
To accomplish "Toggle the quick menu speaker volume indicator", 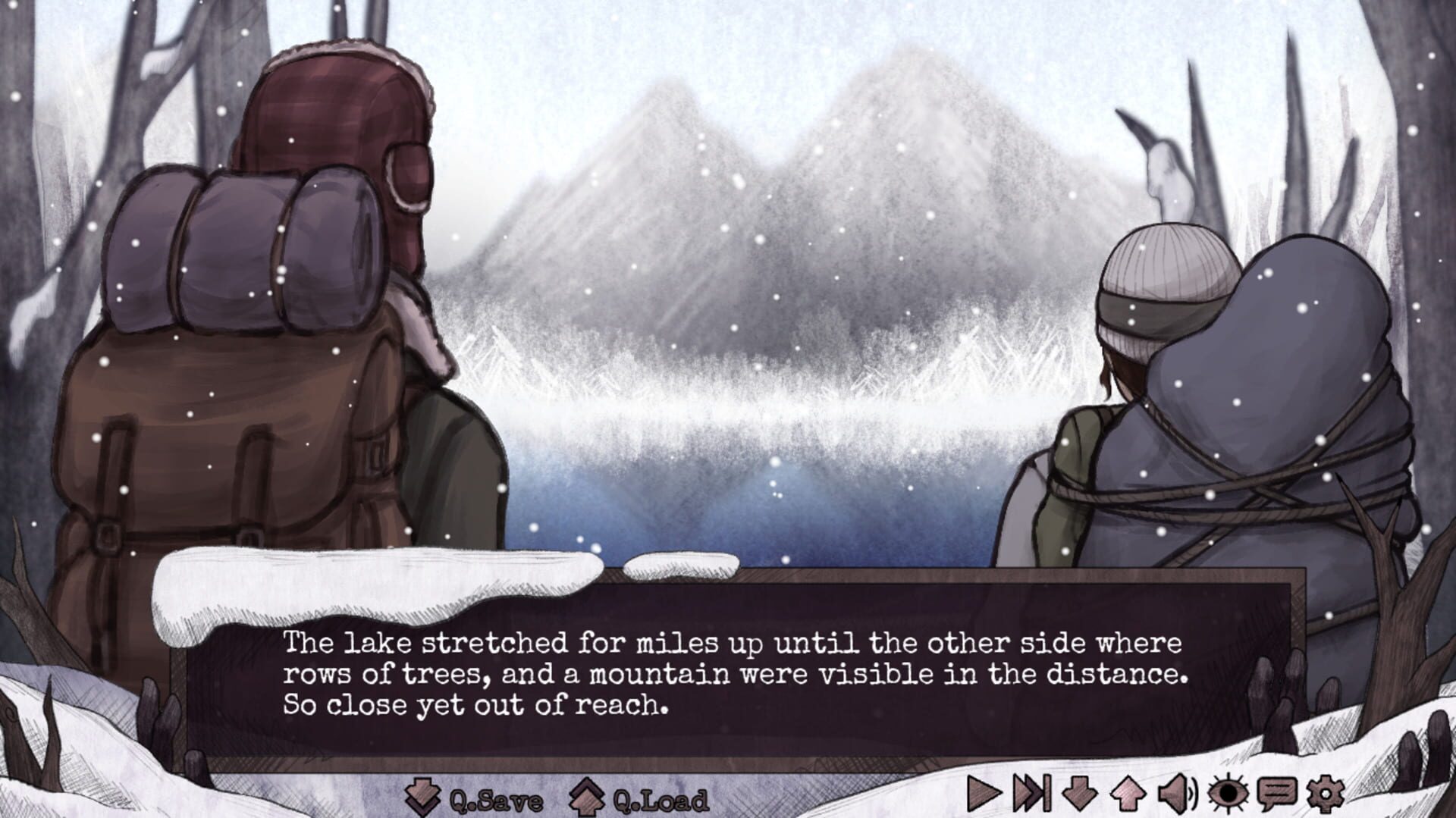I will pyautogui.click(x=1175, y=794).
